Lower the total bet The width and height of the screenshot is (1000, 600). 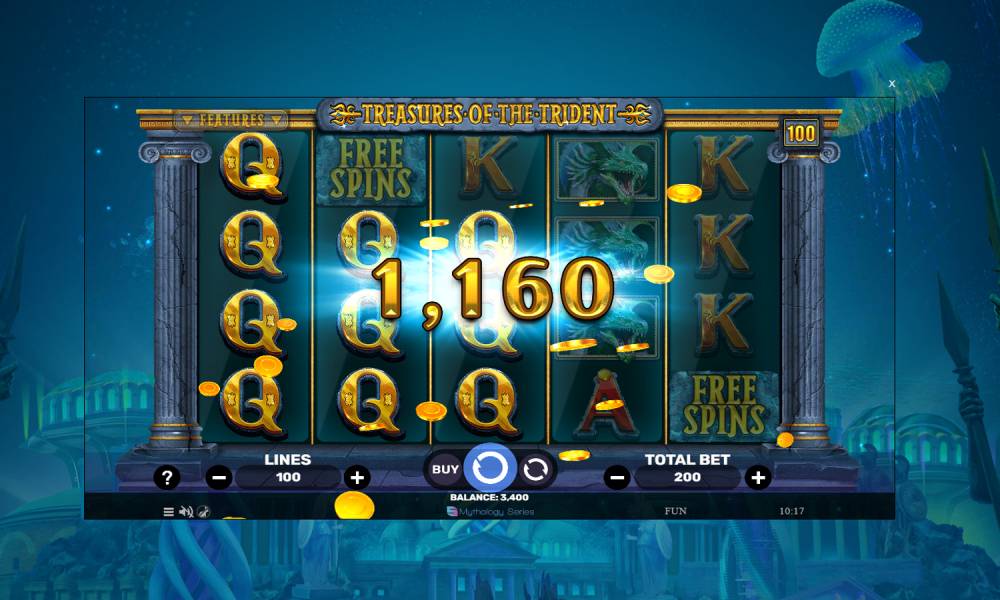[x=618, y=478]
